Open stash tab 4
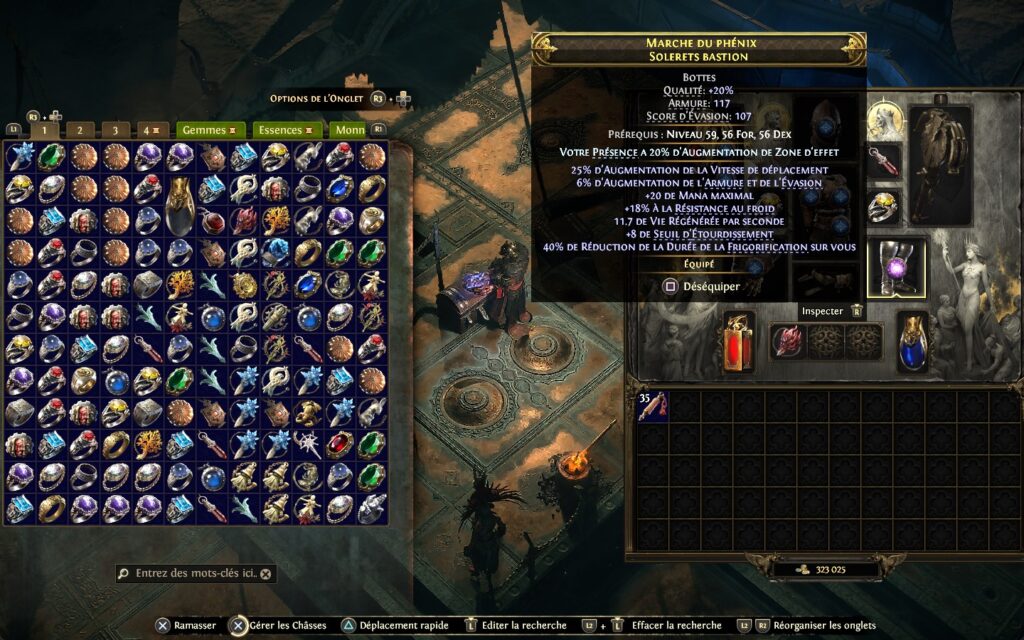Screen dimensions: 1024x640 point(150,130)
